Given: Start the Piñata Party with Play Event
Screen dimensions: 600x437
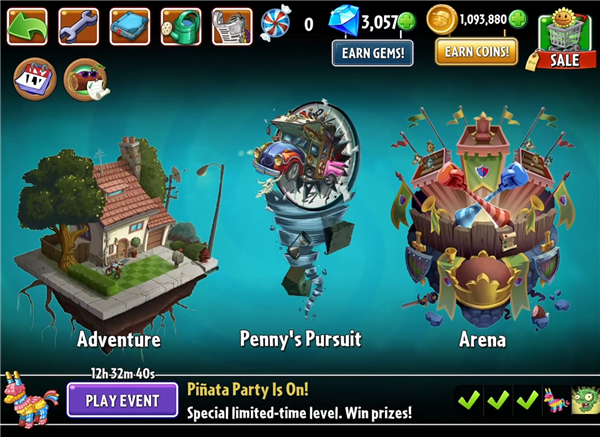Looking at the screenshot, I should click(122, 401).
